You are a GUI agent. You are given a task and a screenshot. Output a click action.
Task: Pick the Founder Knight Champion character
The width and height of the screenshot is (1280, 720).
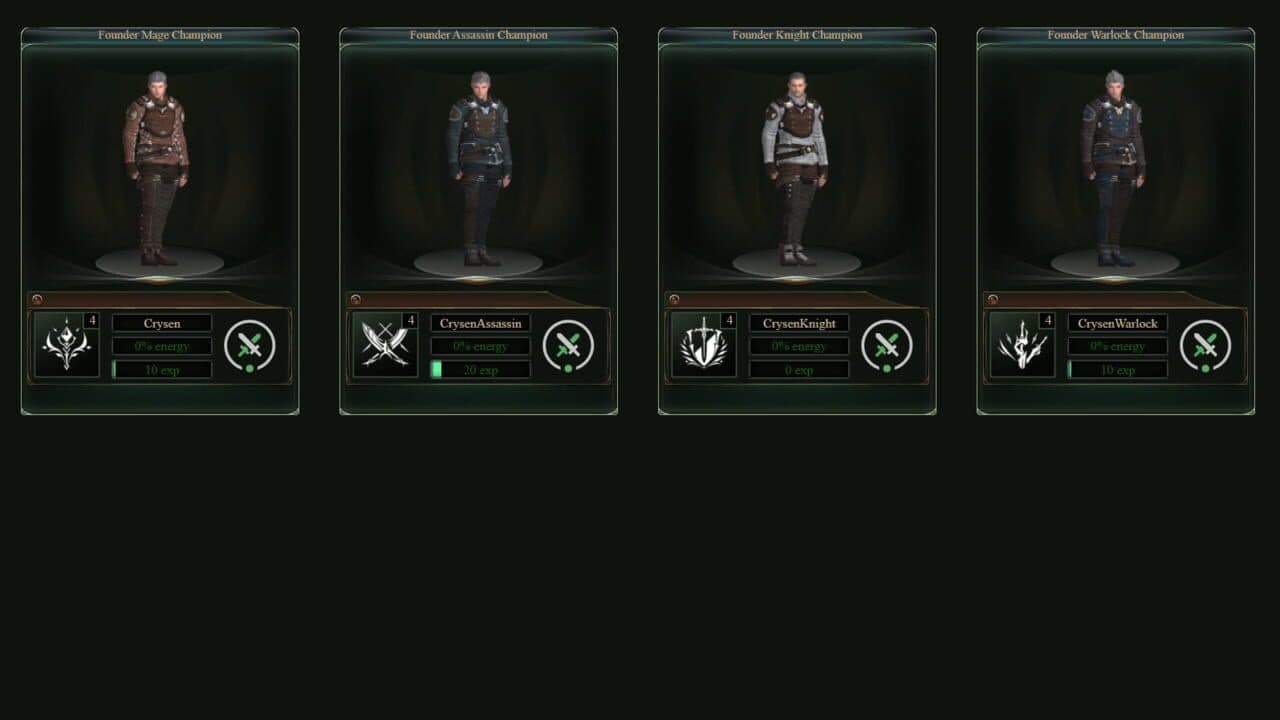(796, 170)
